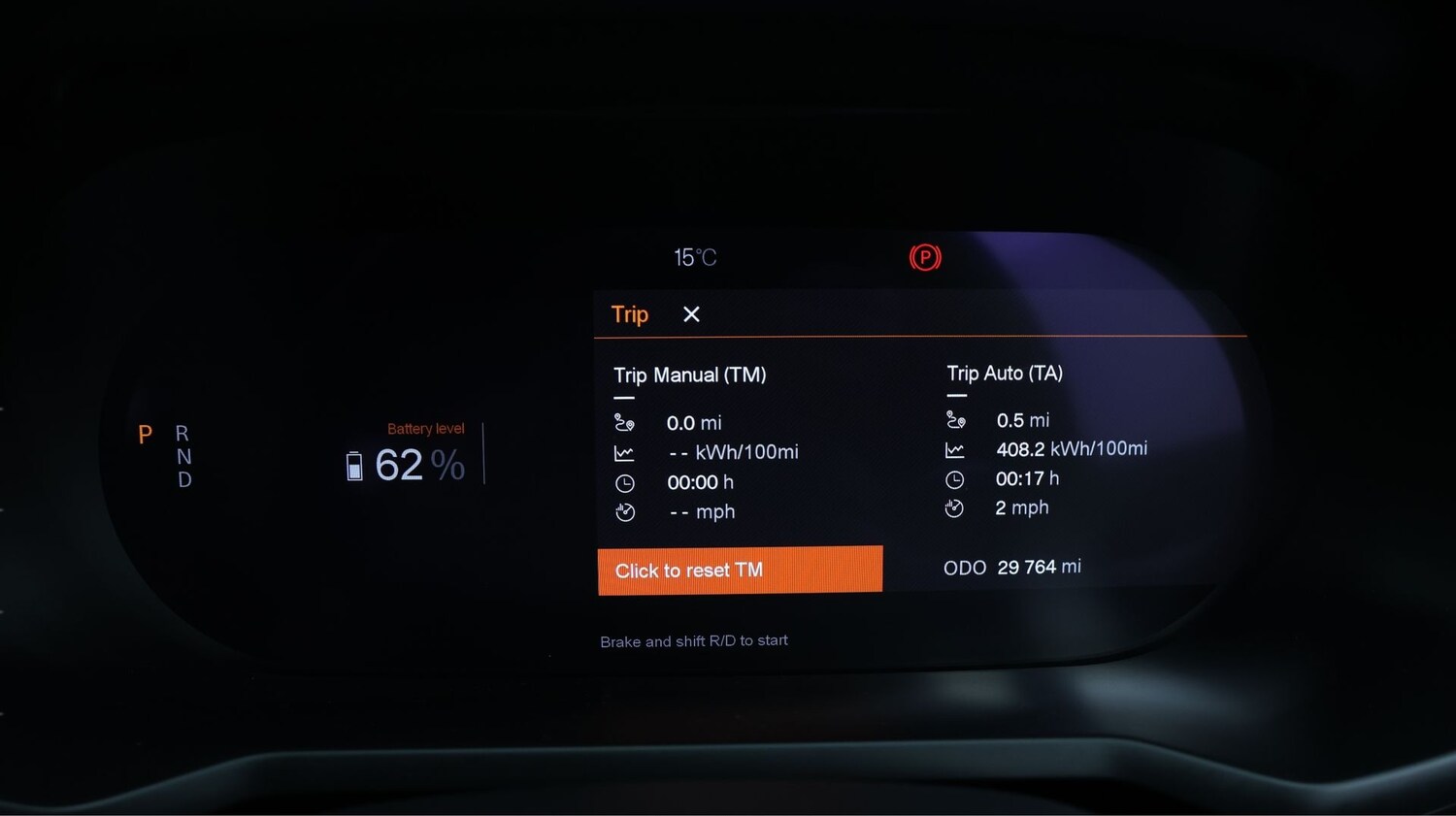Select the N neutral gear indicator
1456x816 pixels.
click(x=182, y=457)
